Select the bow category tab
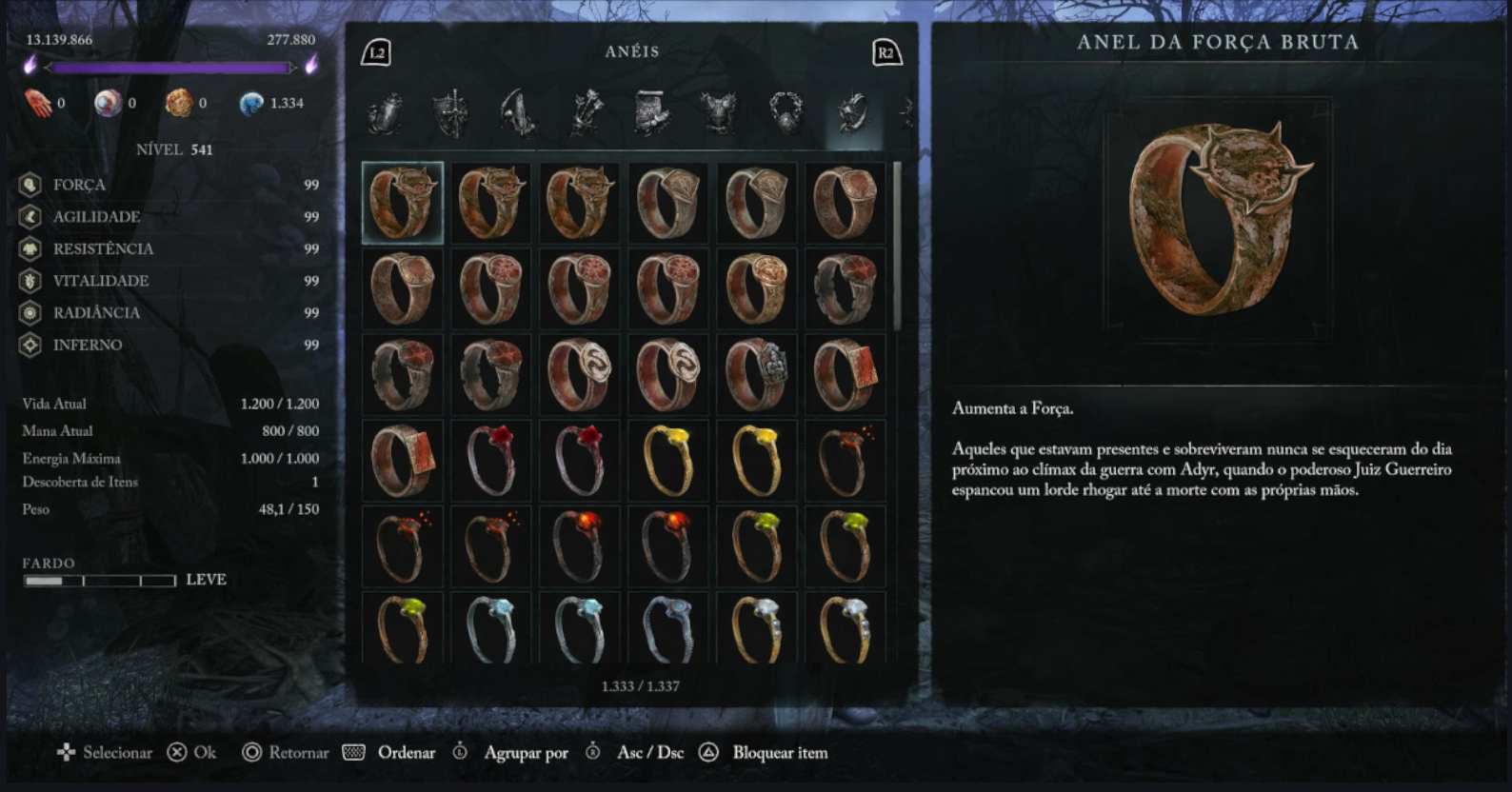 tap(519, 113)
